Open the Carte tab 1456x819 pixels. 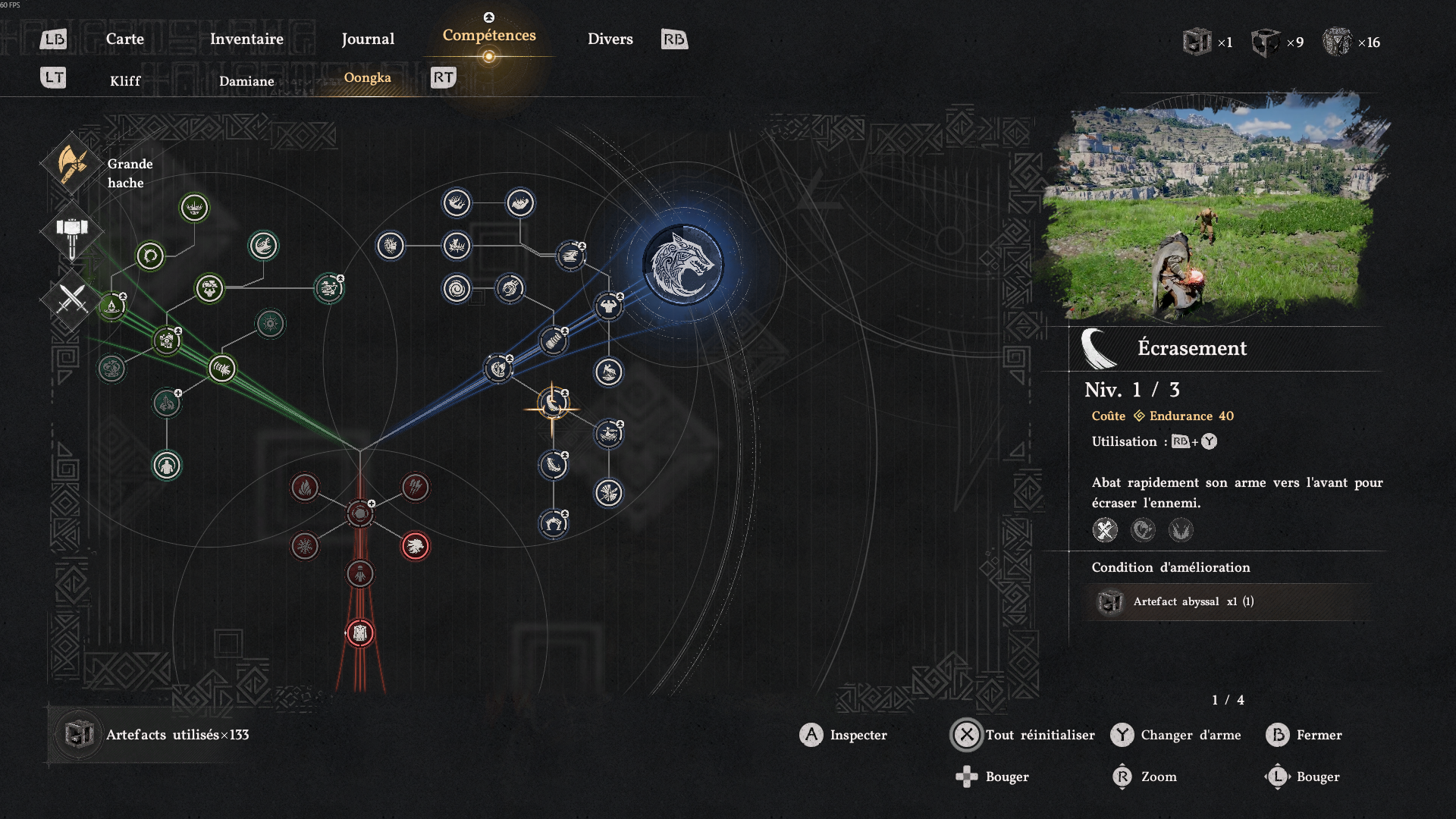pos(125,39)
